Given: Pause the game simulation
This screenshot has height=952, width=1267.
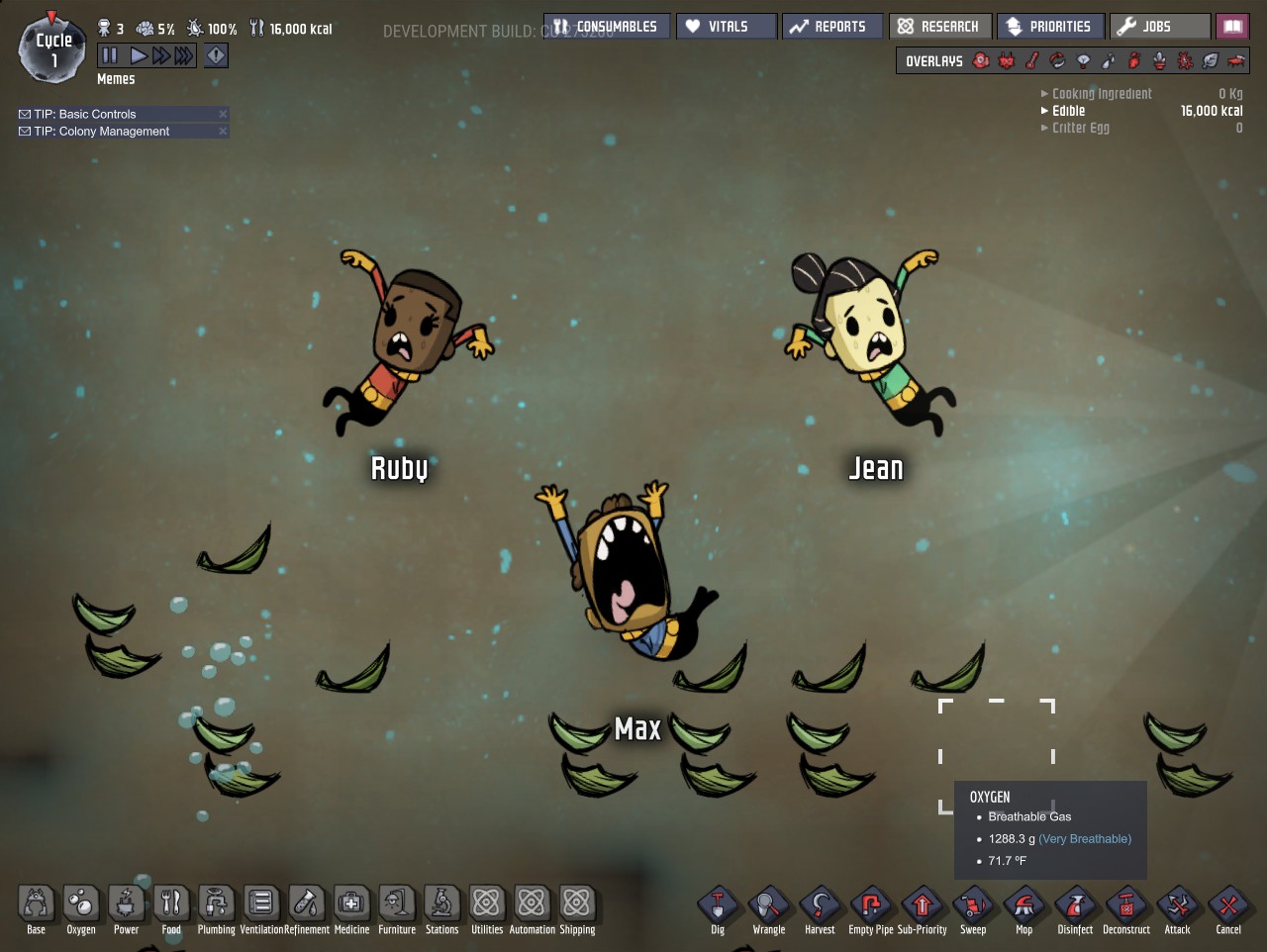Looking at the screenshot, I should click(109, 56).
